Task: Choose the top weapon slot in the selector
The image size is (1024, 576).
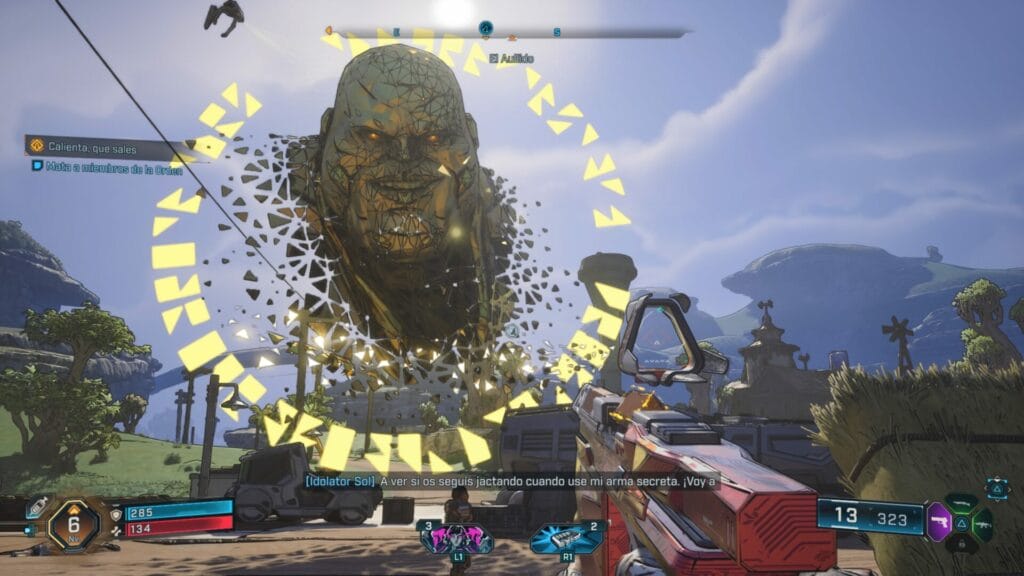Action: pyautogui.click(x=962, y=502)
